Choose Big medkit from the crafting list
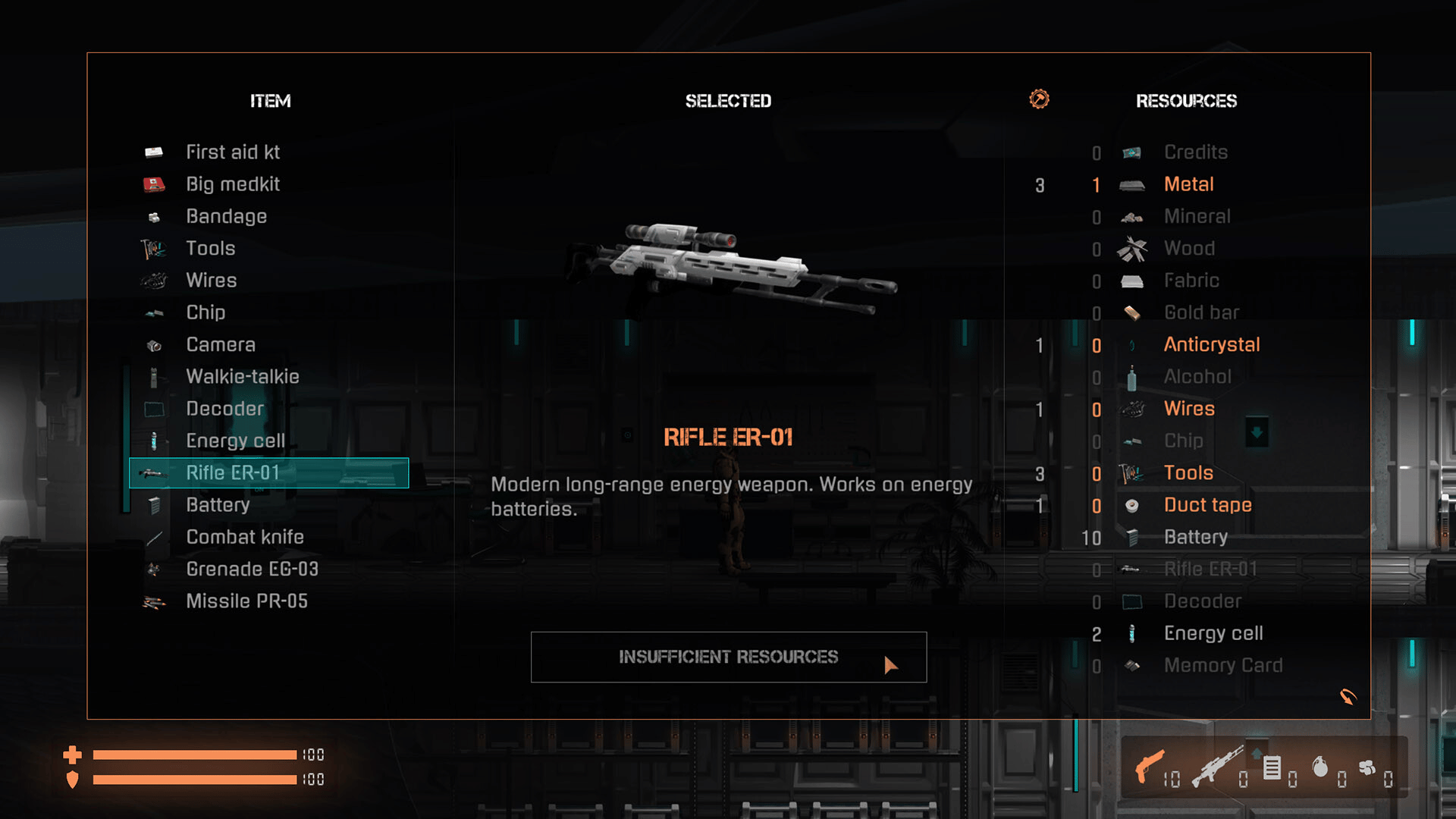Viewport: 1456px width, 819px height. click(233, 184)
